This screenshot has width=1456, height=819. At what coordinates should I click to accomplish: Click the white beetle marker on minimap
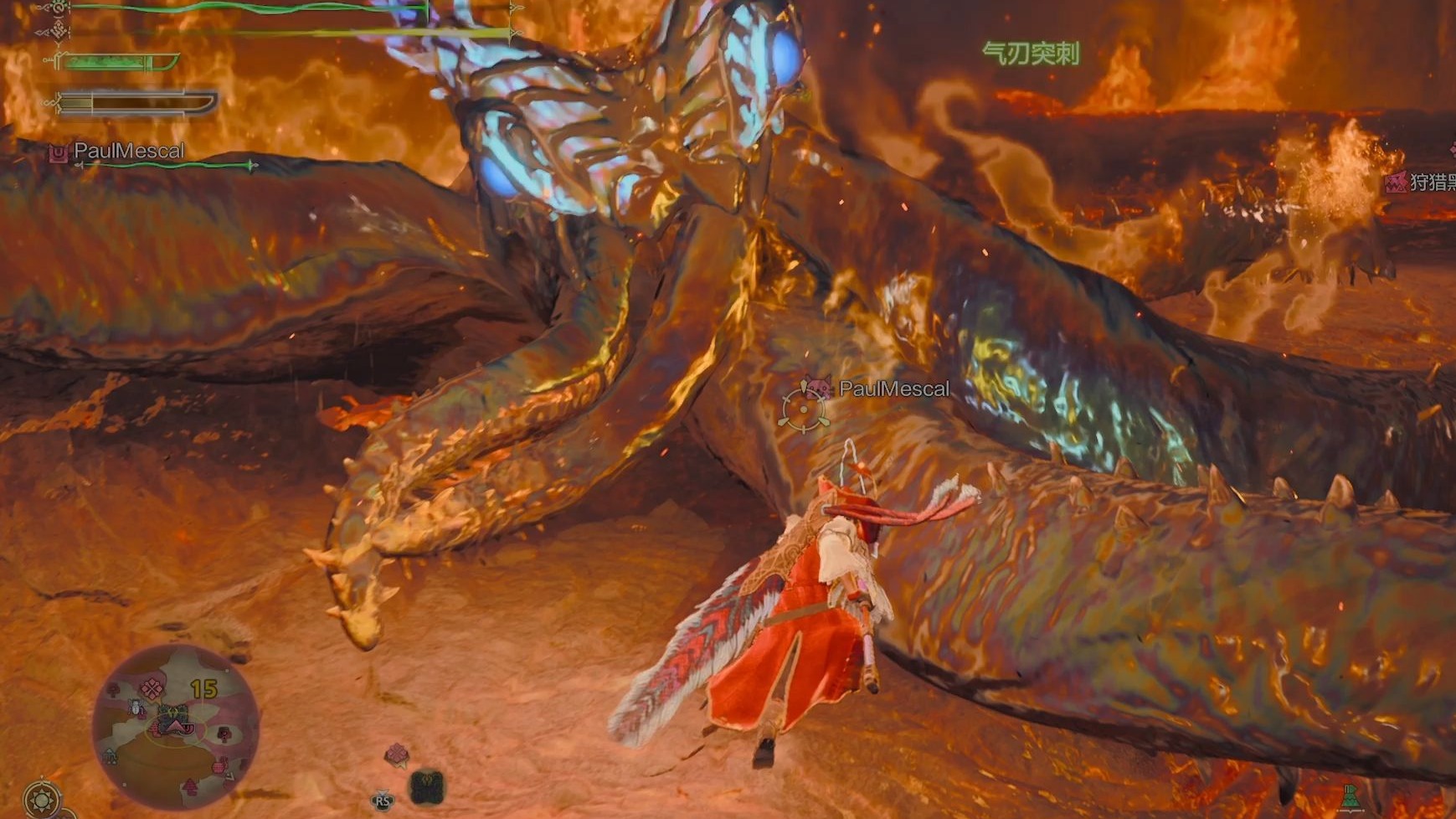(137, 708)
